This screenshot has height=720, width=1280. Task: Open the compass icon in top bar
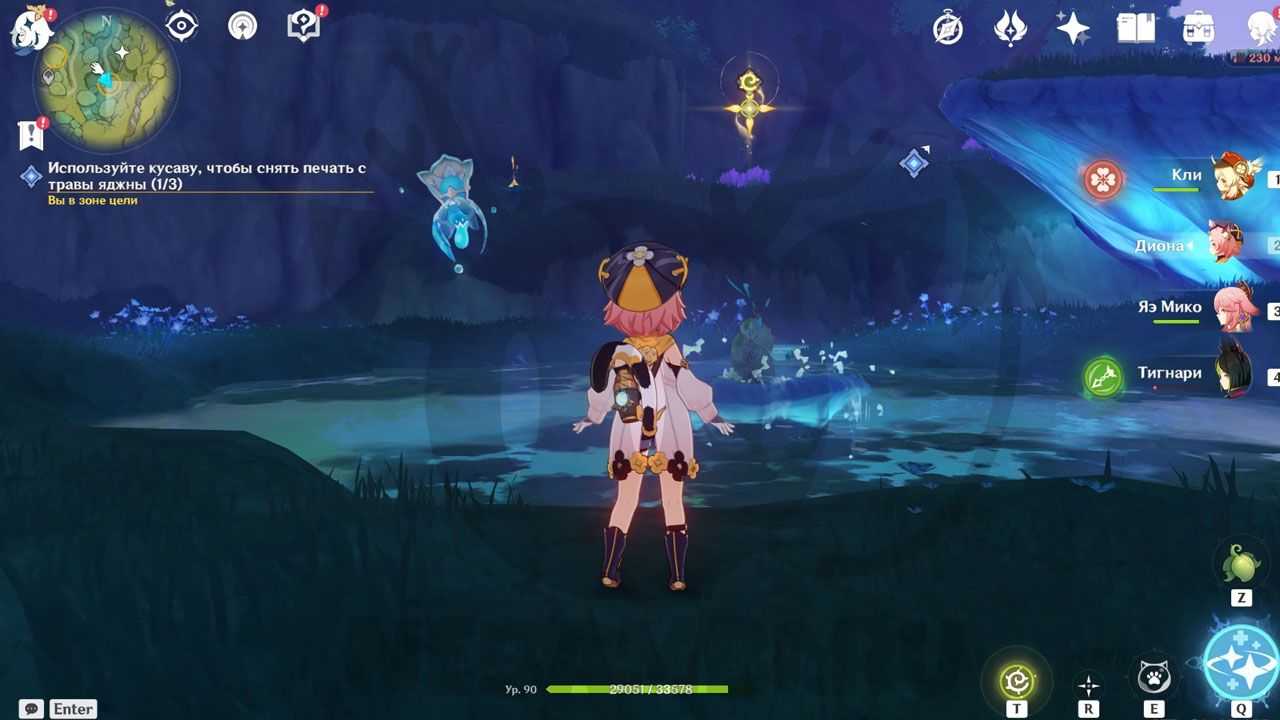point(947,28)
